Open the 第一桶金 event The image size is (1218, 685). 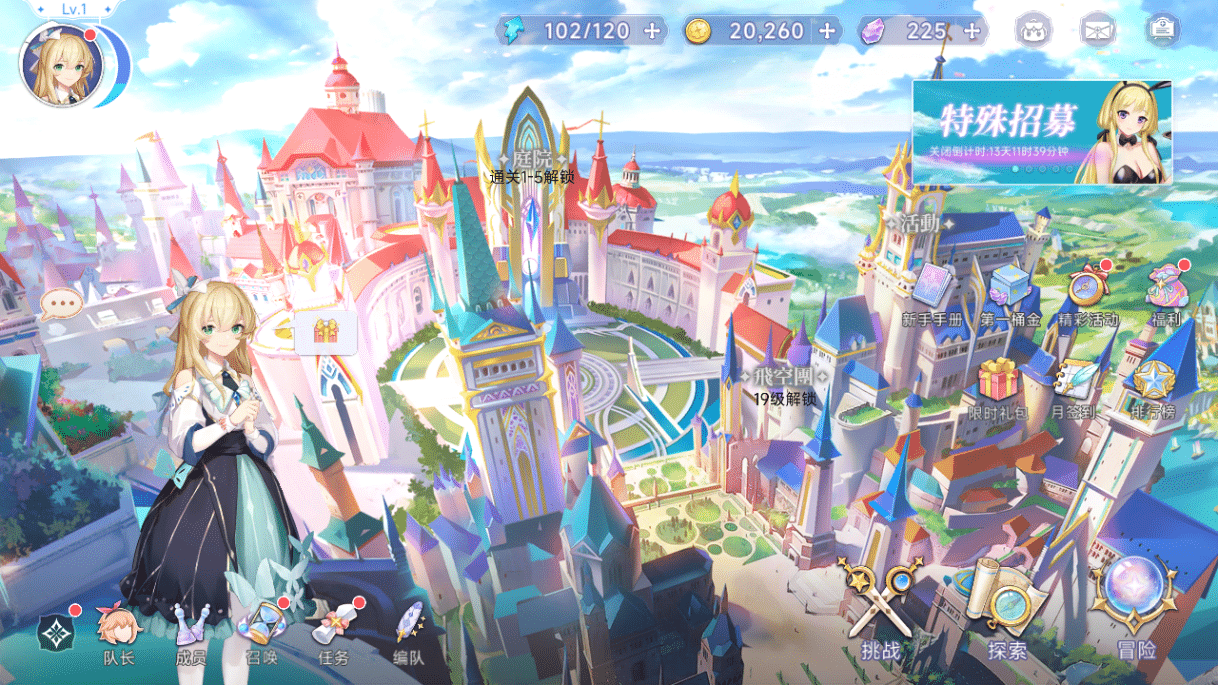[x=1009, y=292]
